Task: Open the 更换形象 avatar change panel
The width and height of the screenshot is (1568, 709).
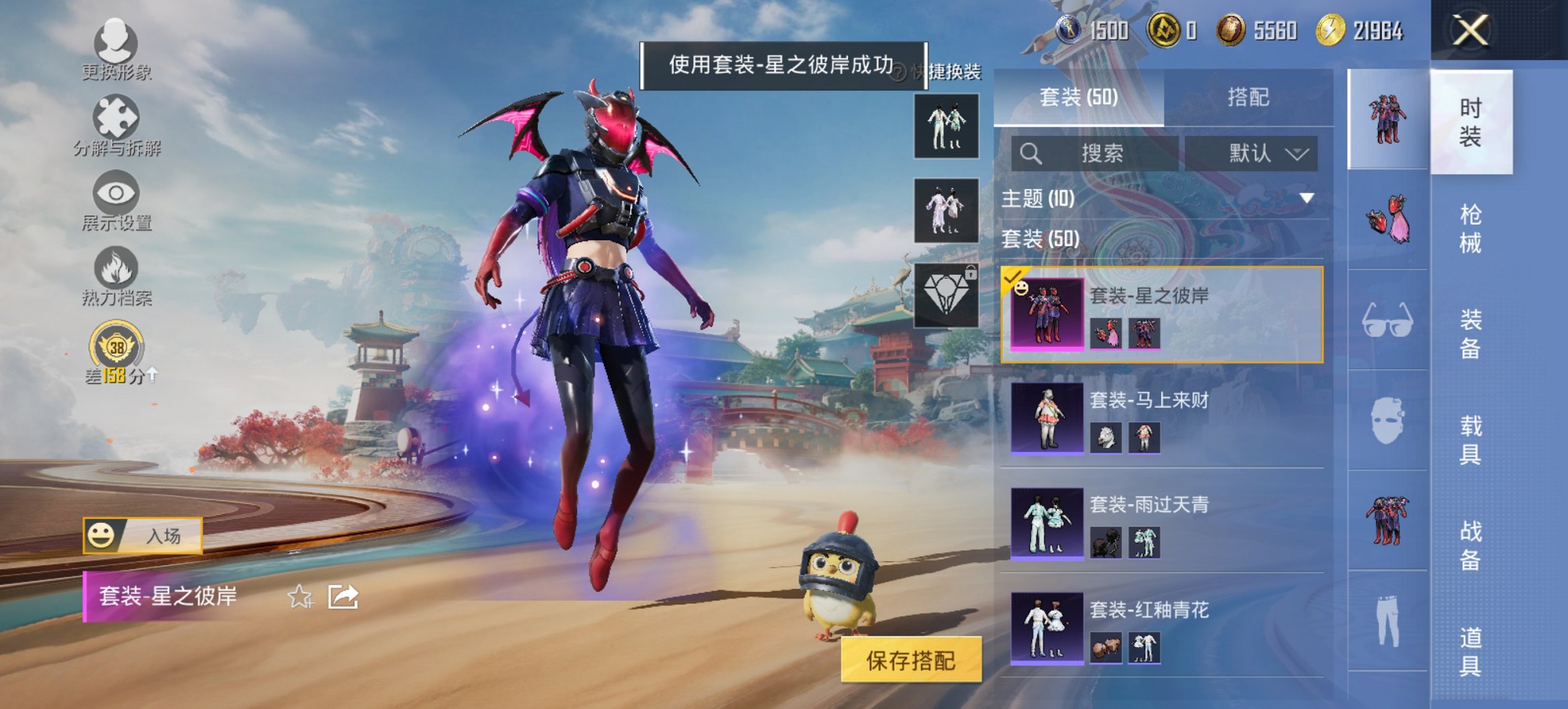Action: [x=115, y=46]
